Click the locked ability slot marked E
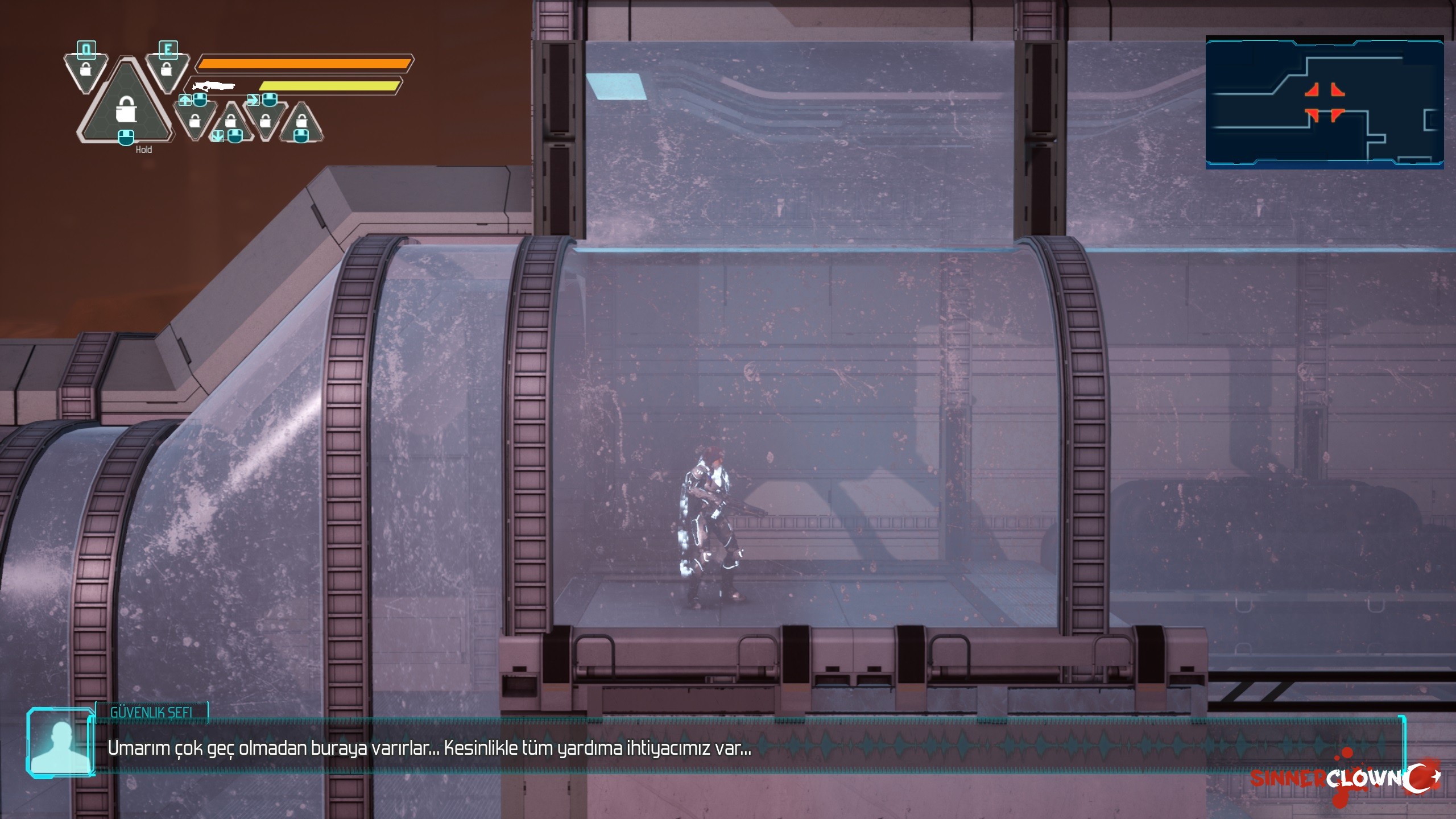Viewport: 1456px width, 819px height. (167, 68)
